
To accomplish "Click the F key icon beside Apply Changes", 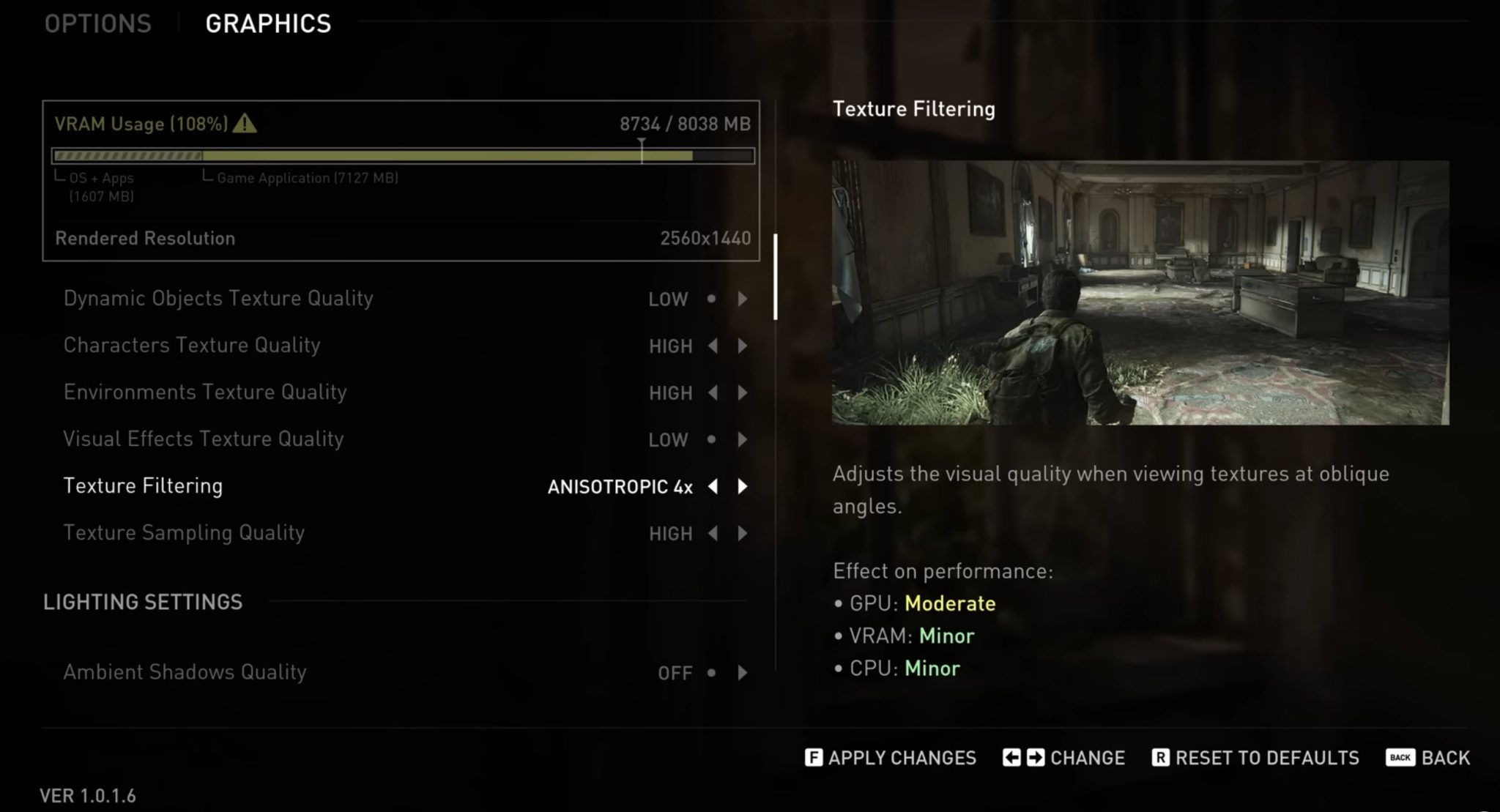I will click(813, 758).
